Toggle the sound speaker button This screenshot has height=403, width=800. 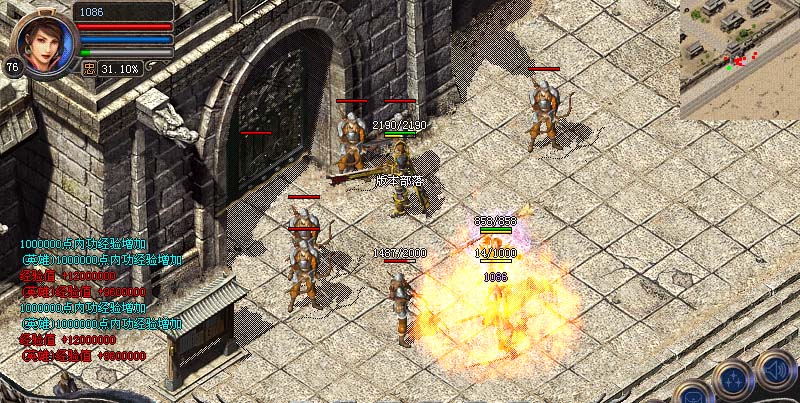point(775,369)
